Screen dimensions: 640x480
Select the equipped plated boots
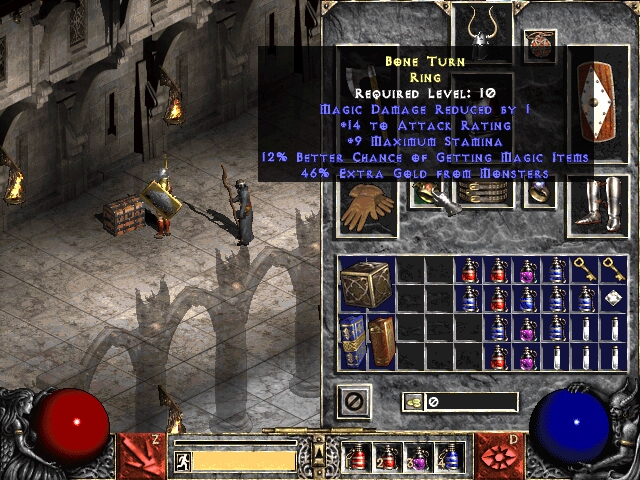(x=597, y=207)
